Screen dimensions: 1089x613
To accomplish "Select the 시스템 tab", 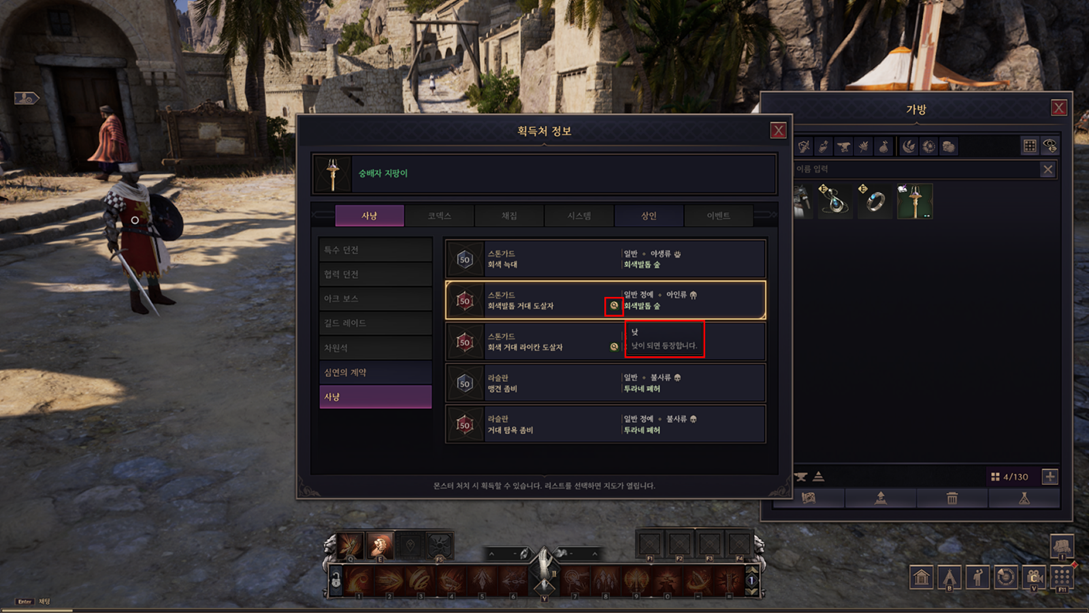I will coord(579,216).
